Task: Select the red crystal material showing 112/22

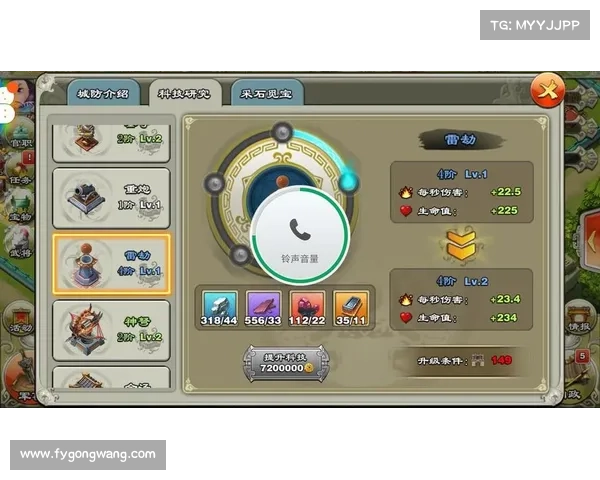Action: pos(307,309)
